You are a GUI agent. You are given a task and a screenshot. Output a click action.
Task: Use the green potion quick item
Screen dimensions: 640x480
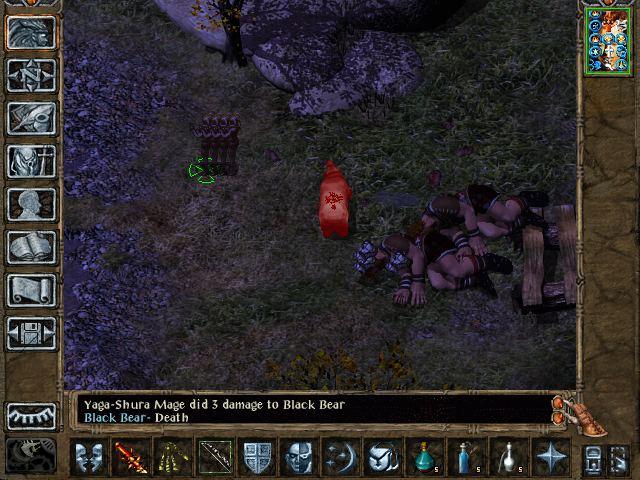424,458
